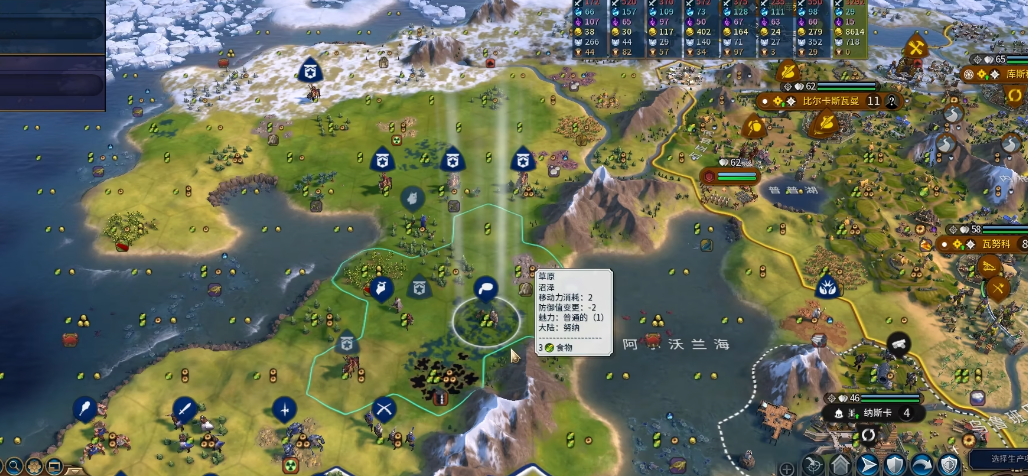Select the unit with crossed swords flag
The height and width of the screenshot is (476, 1028).
pyautogui.click(x=385, y=408)
